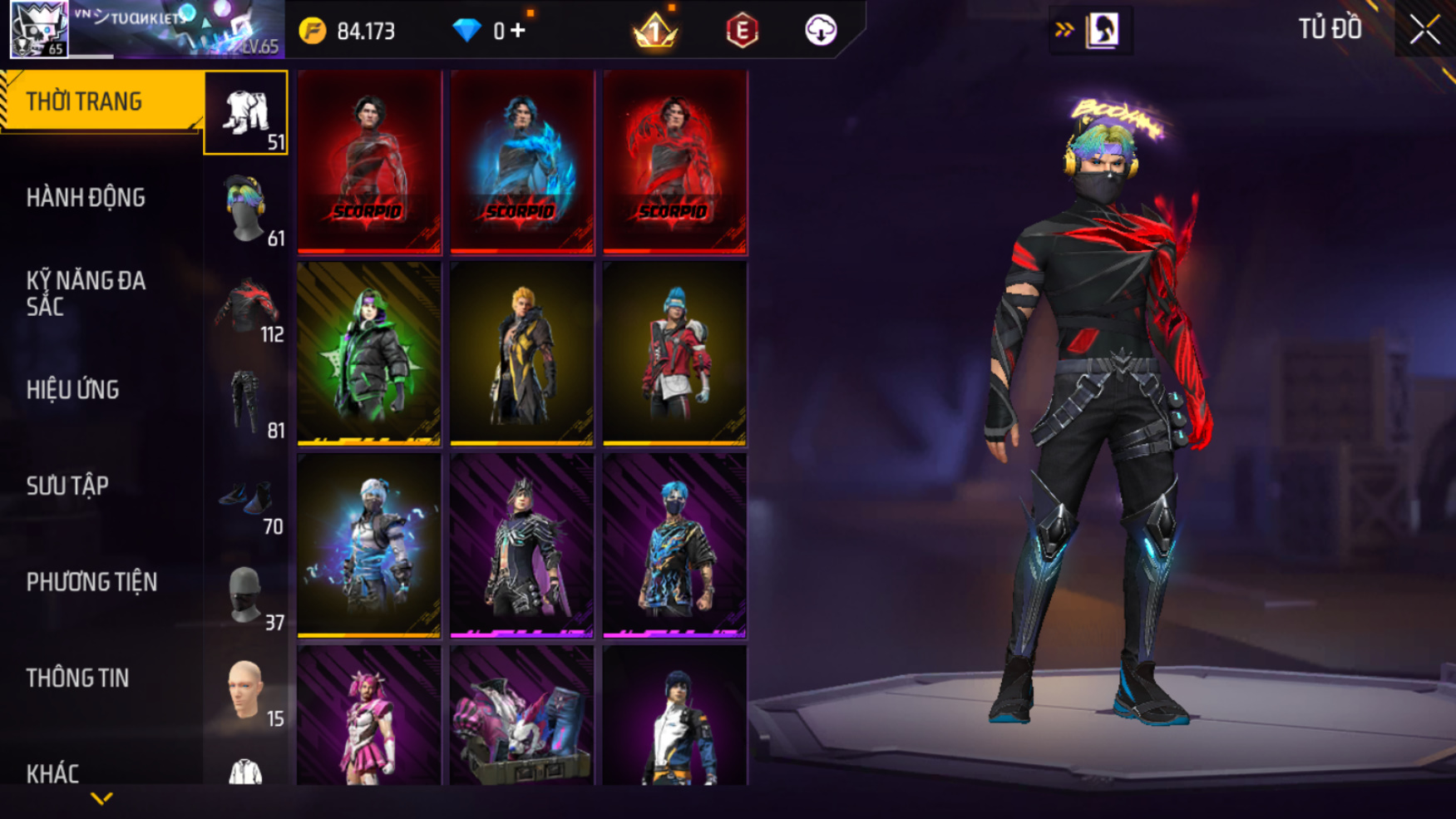This screenshot has height=819, width=1456.
Task: Click the red E badge icon
Action: (x=742, y=32)
